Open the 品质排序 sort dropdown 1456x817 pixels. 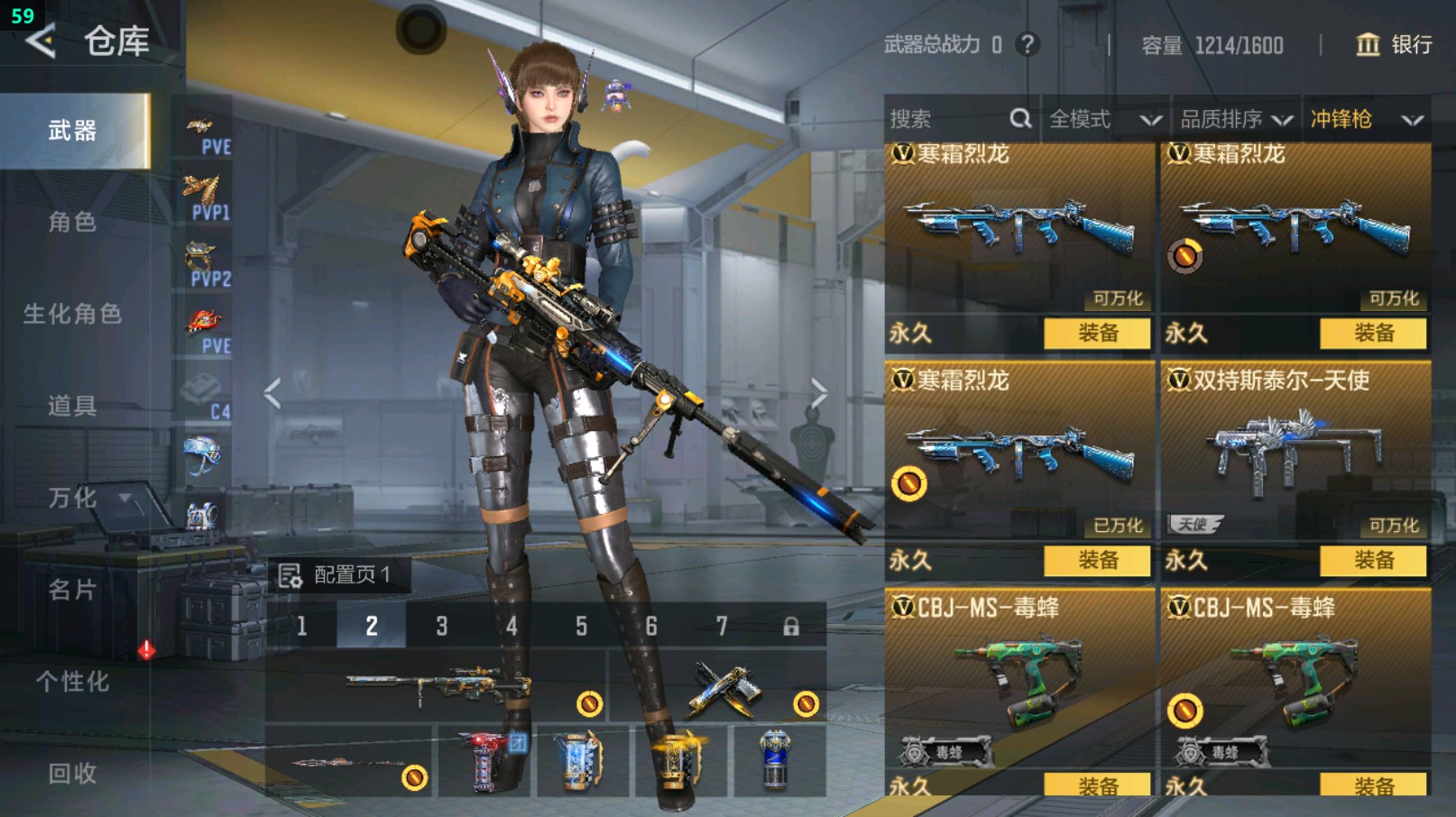click(x=1236, y=119)
